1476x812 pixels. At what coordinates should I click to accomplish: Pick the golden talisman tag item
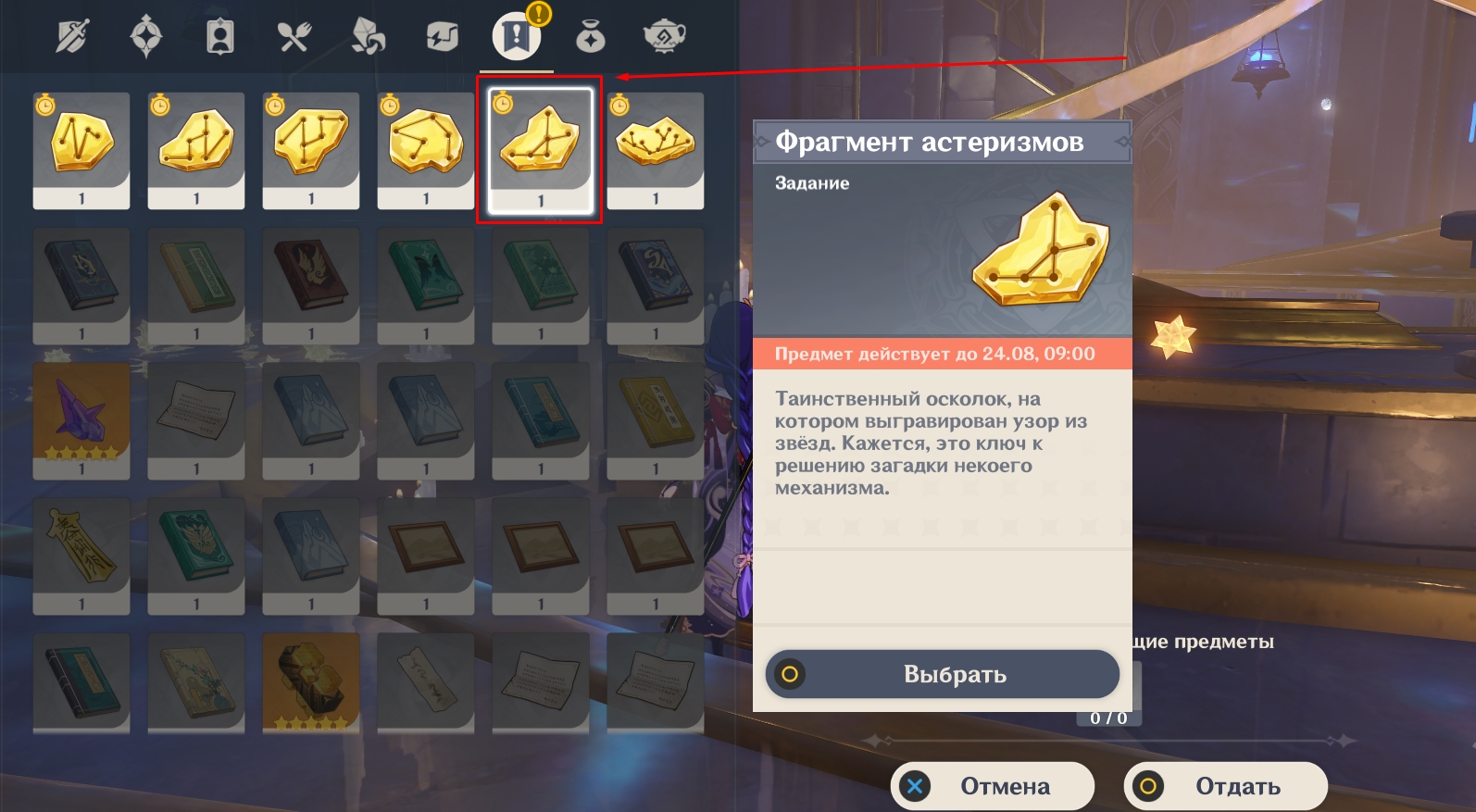coord(81,556)
